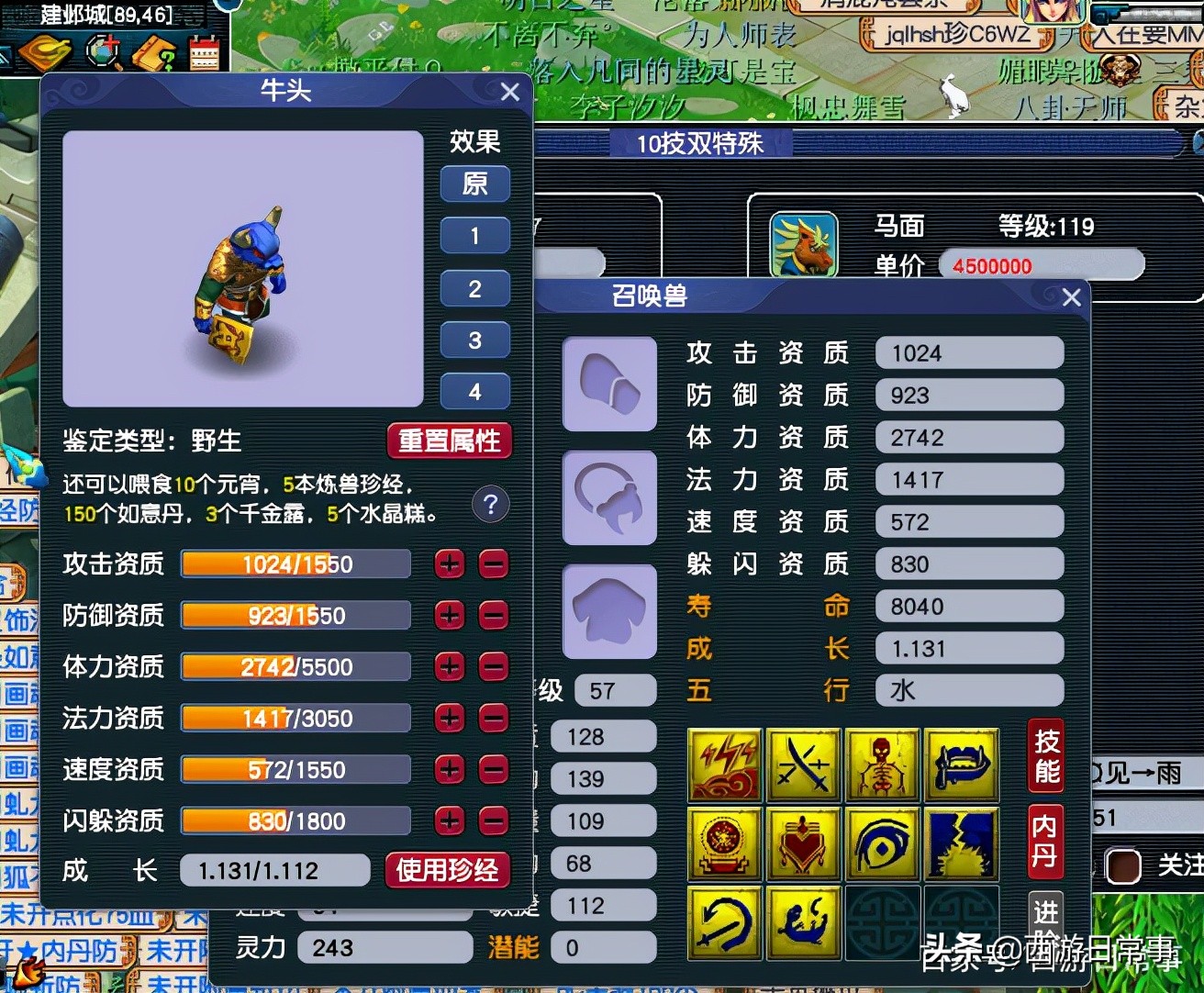Select the blue eye skill icon
Screen dimensions: 1204x993
pyautogui.click(x=882, y=843)
